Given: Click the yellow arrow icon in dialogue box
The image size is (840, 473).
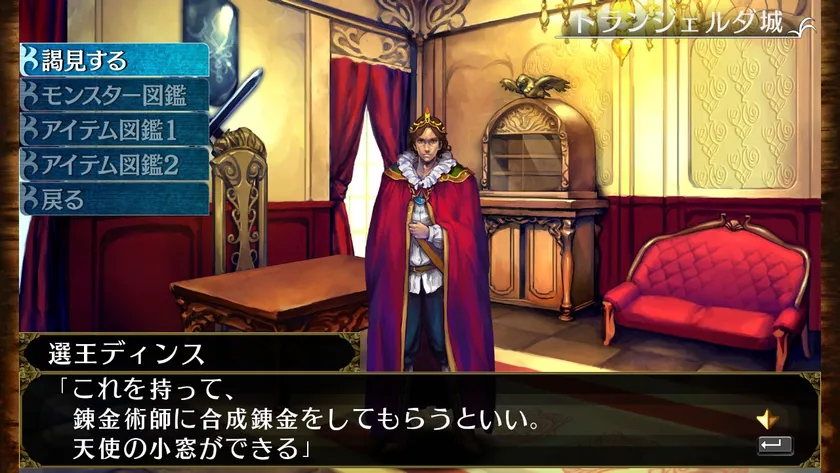Looking at the screenshot, I should click(x=767, y=419).
